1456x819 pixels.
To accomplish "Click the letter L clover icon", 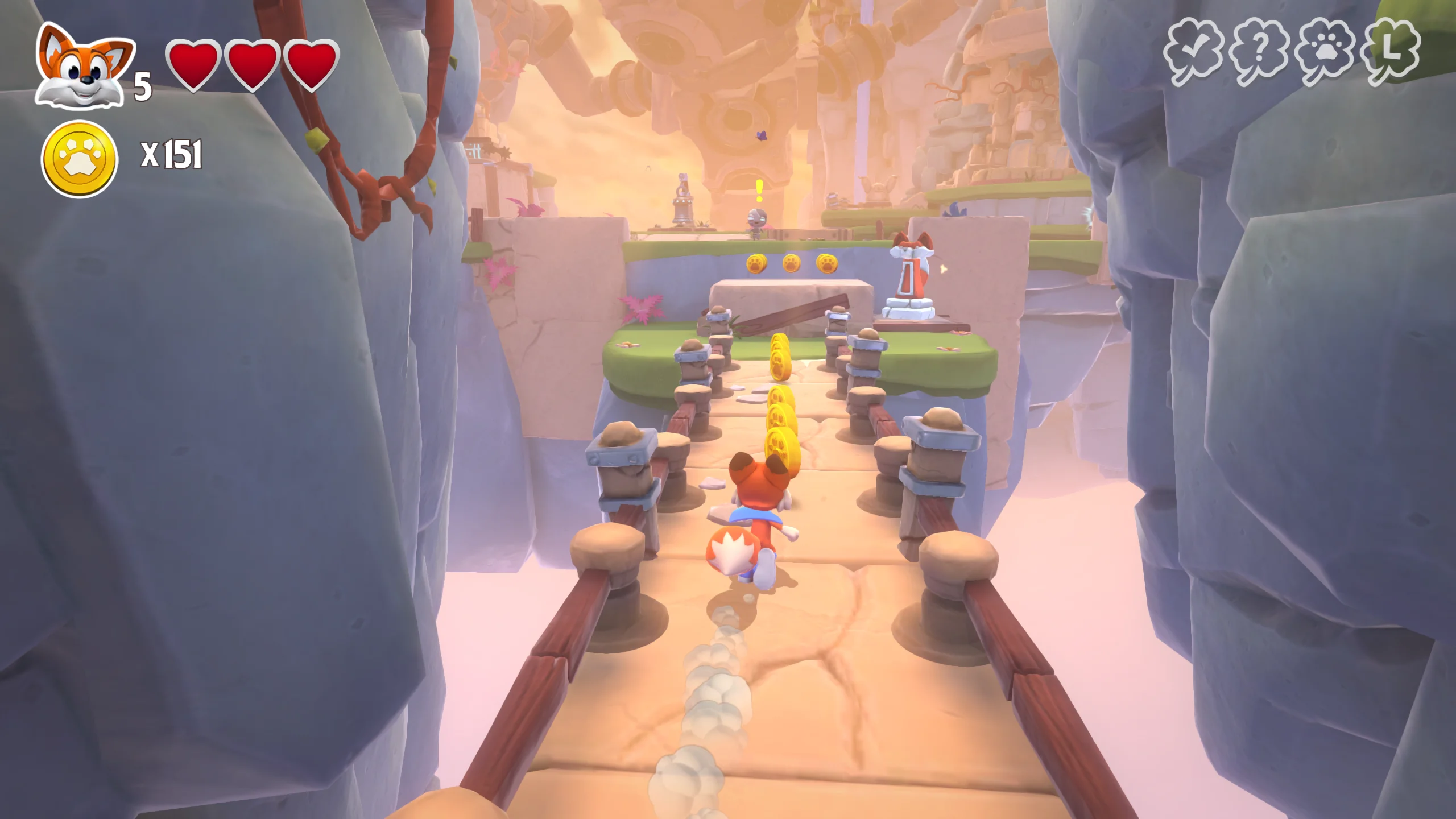I will 1390,51.
